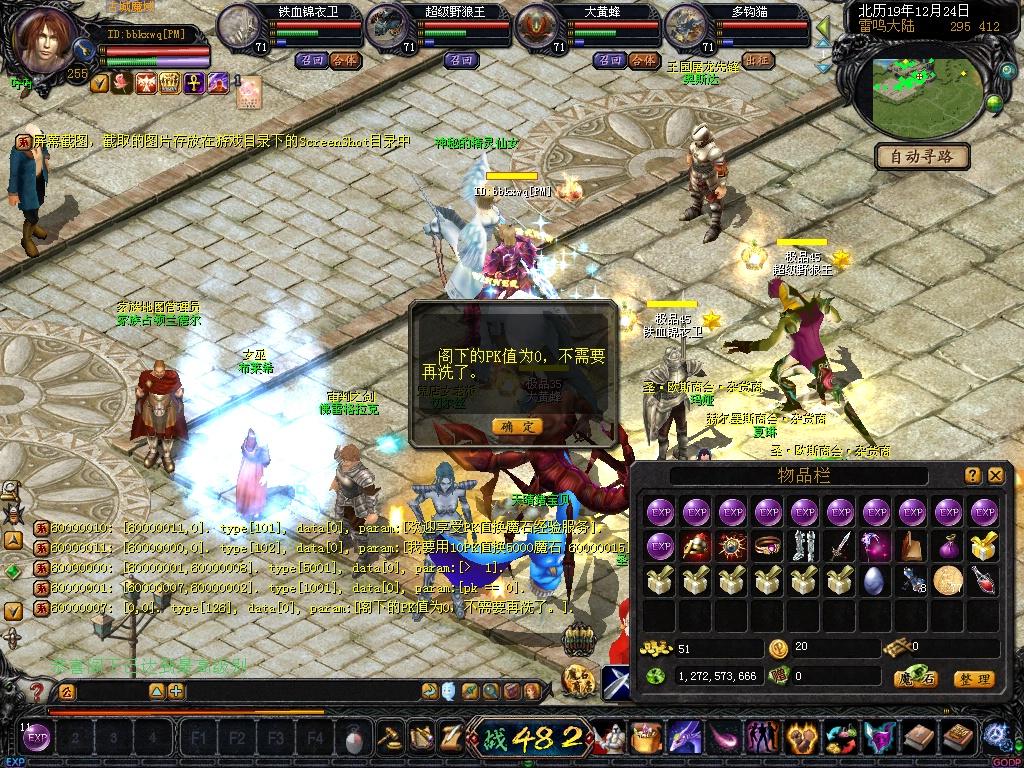Use the EXP orb in hotbar slot 1

37,739
